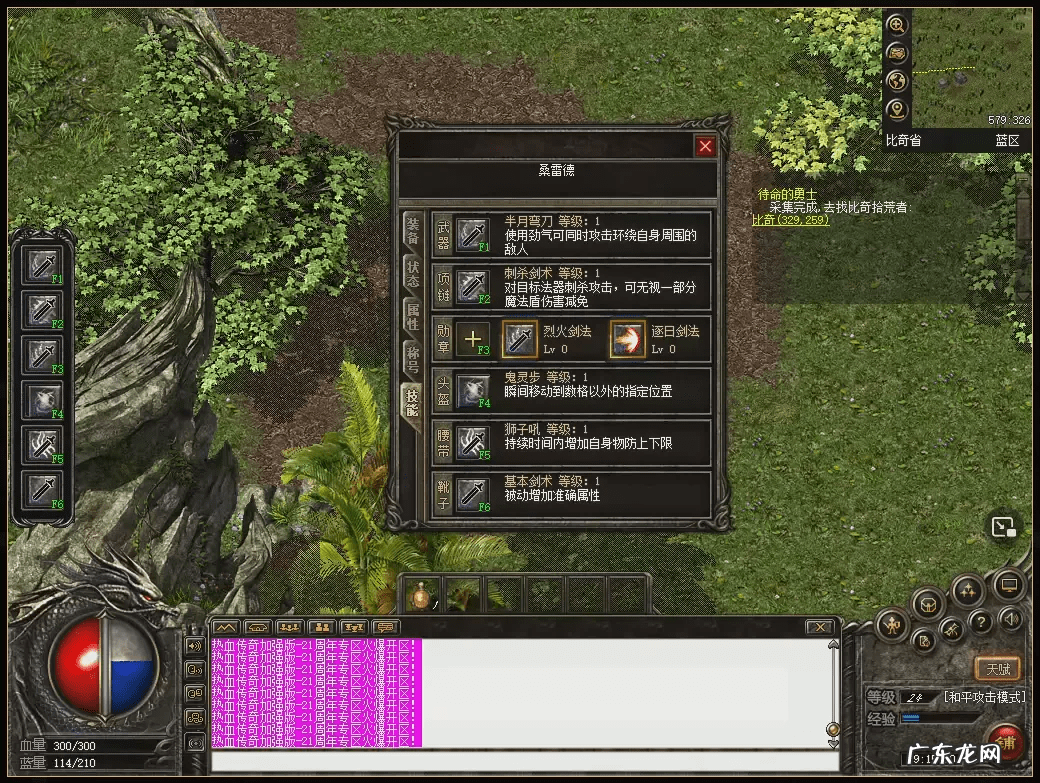Click the chat text input box
Image resolution: width=1040 pixels, height=783 pixels.
coord(520,761)
